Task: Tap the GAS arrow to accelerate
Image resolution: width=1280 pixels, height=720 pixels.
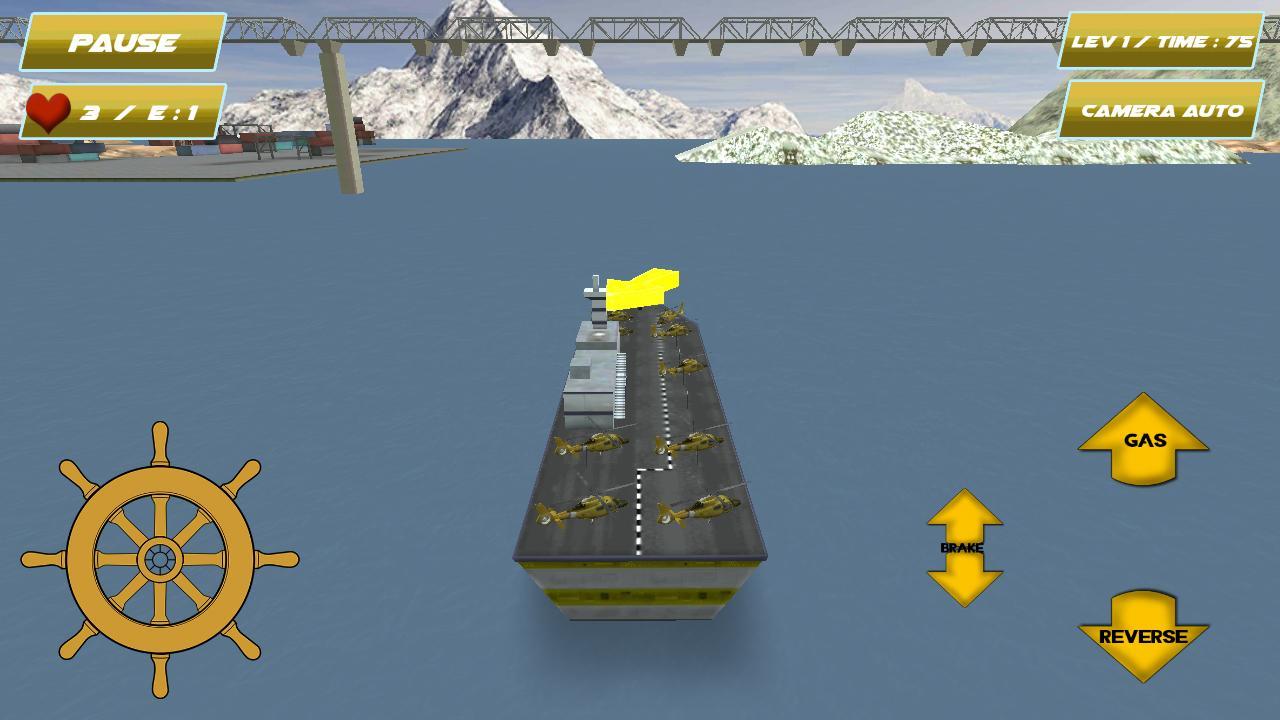Action: [x=1143, y=440]
